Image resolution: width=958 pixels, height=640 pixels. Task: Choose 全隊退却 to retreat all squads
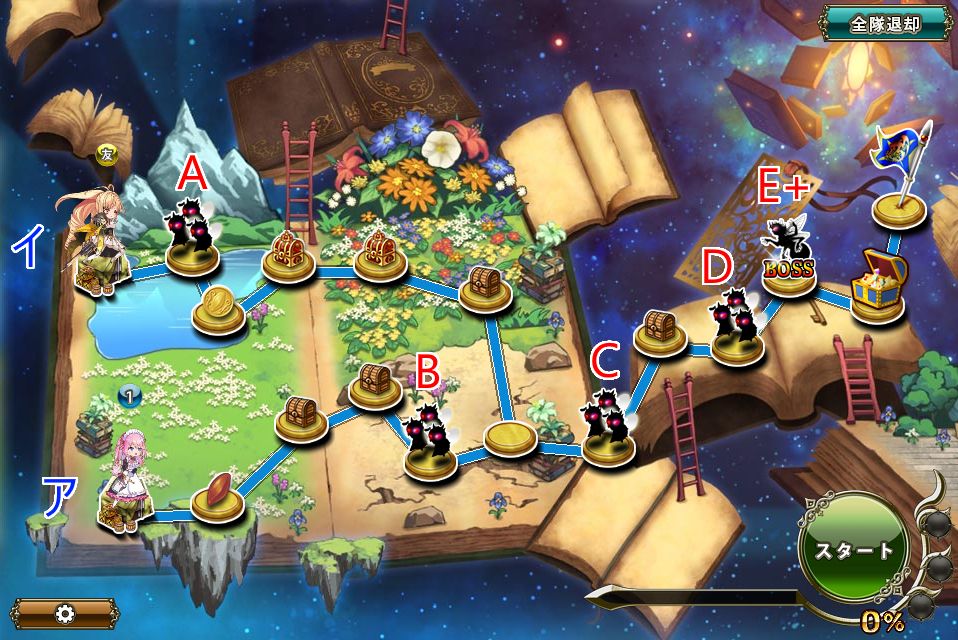pos(884,24)
